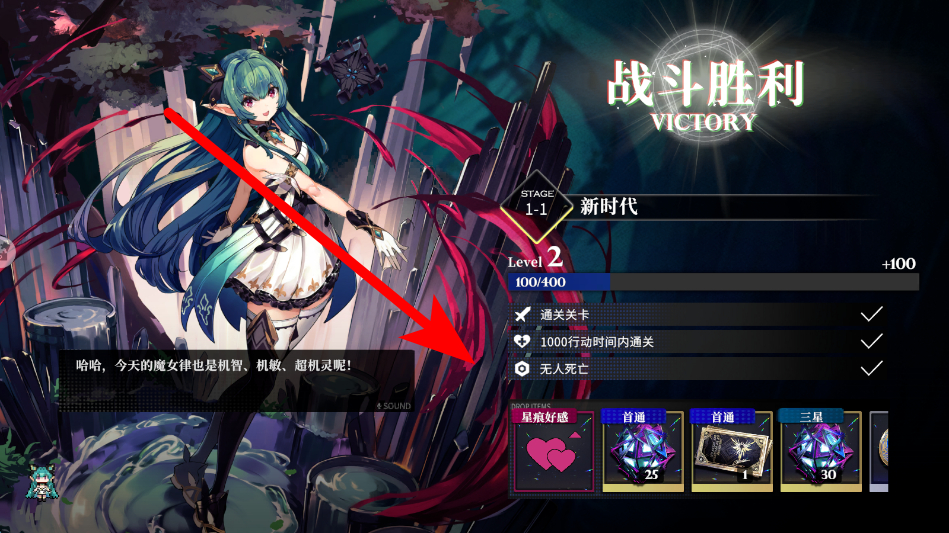Select the 星痕好感 pink hearts reward
The image size is (949, 533).
point(553,454)
